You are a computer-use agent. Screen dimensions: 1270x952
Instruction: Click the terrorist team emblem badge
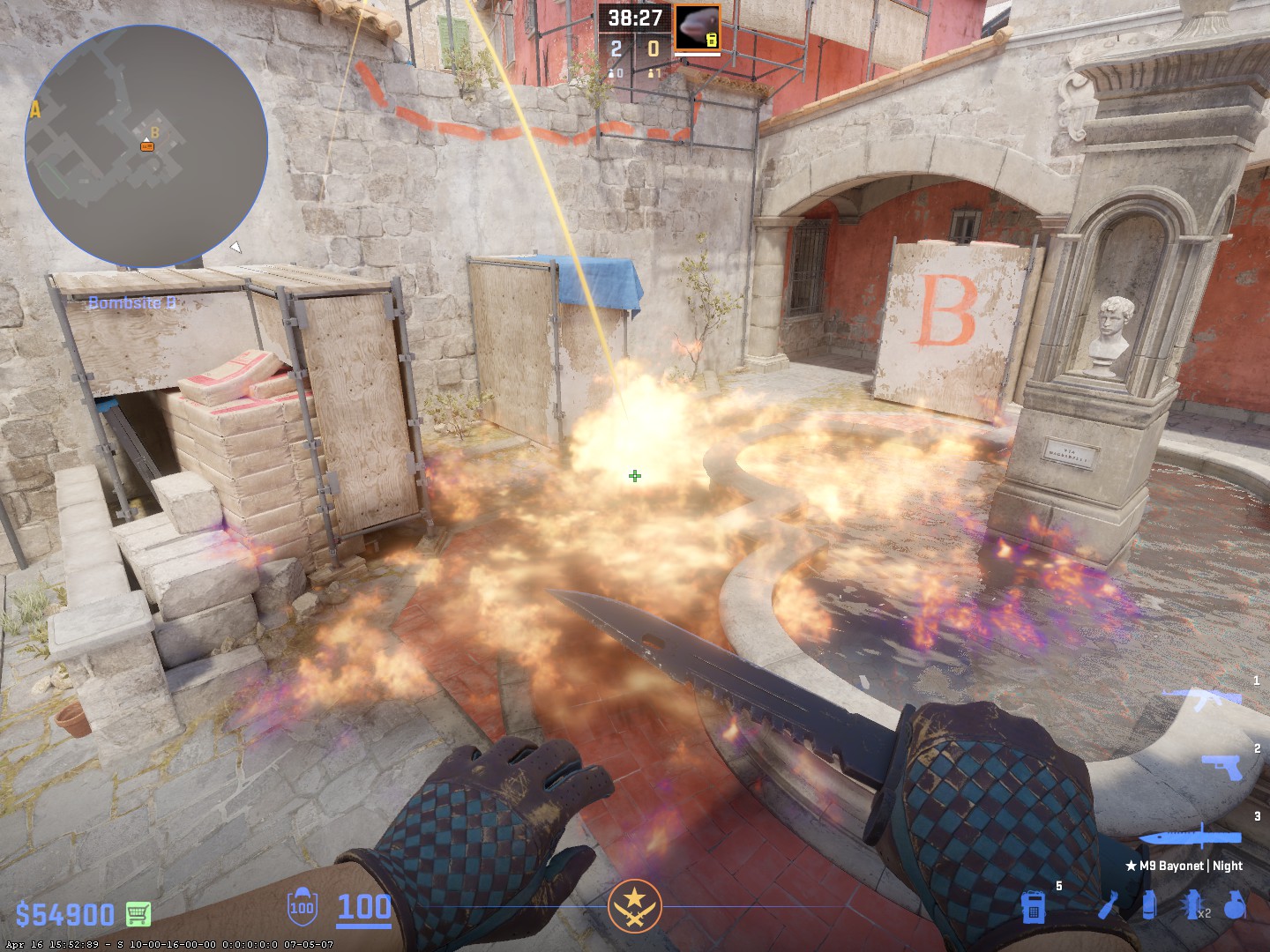coord(634,906)
